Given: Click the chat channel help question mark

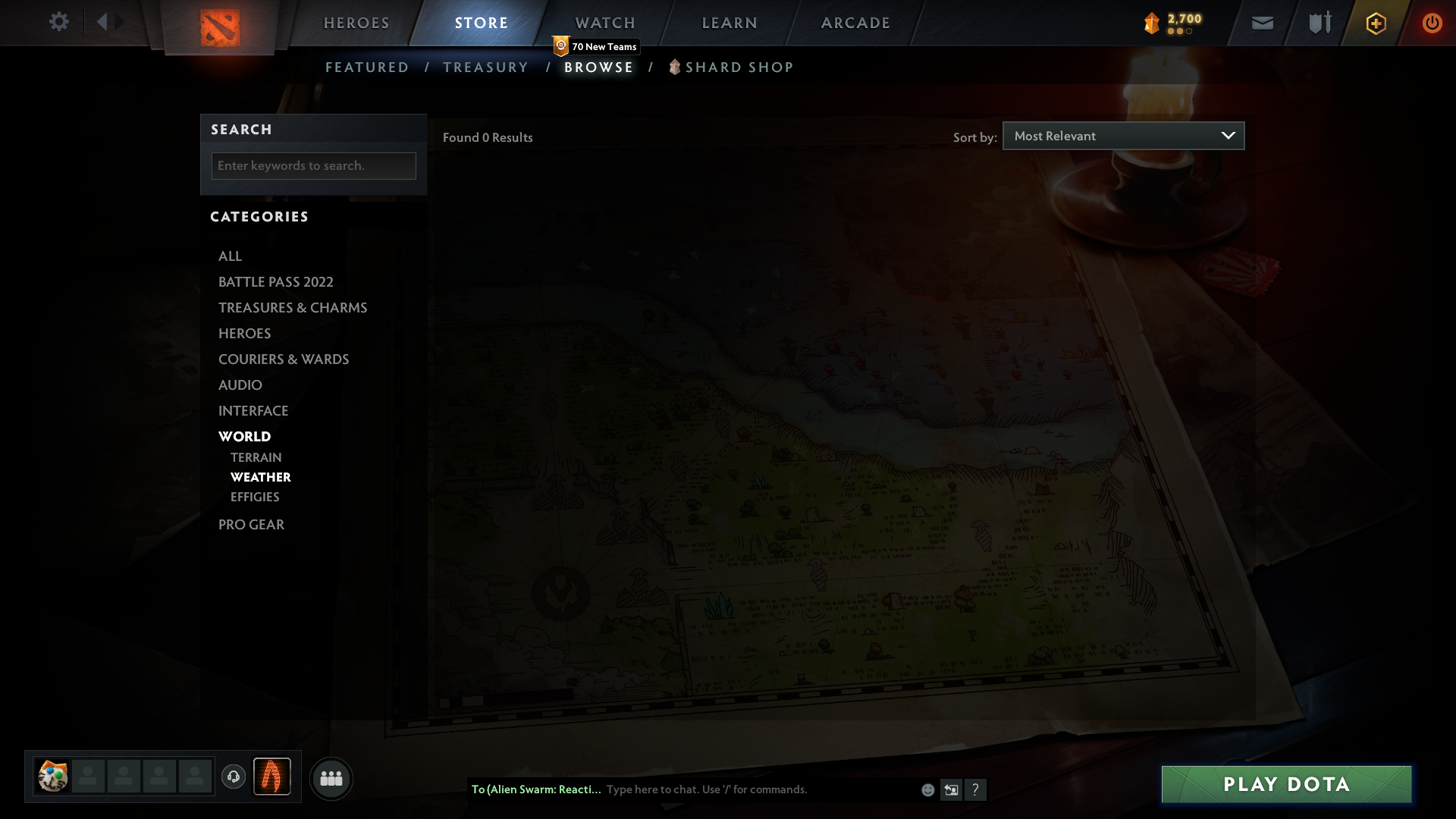Looking at the screenshot, I should click(x=977, y=789).
